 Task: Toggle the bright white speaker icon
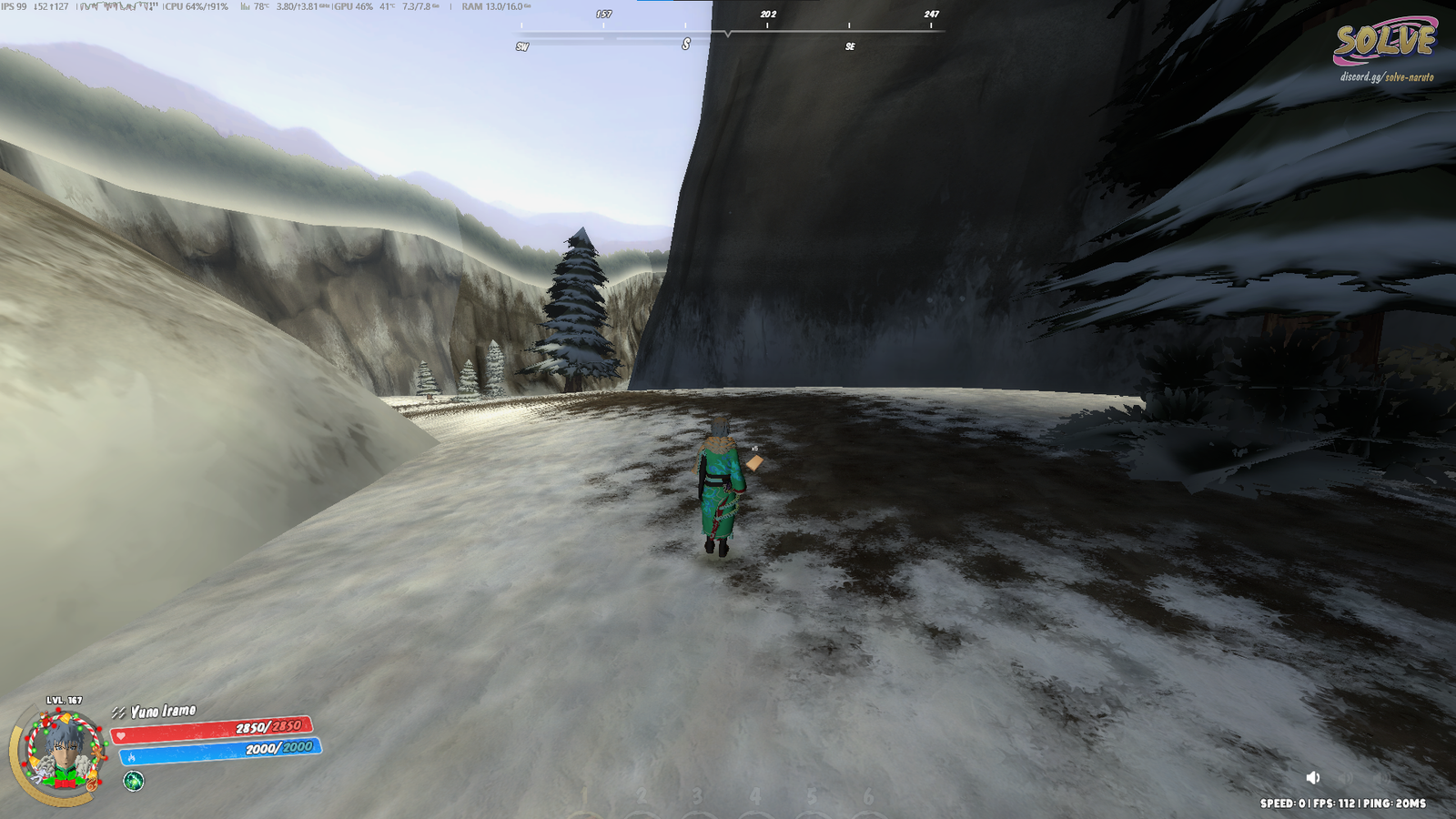pyautogui.click(x=1313, y=777)
